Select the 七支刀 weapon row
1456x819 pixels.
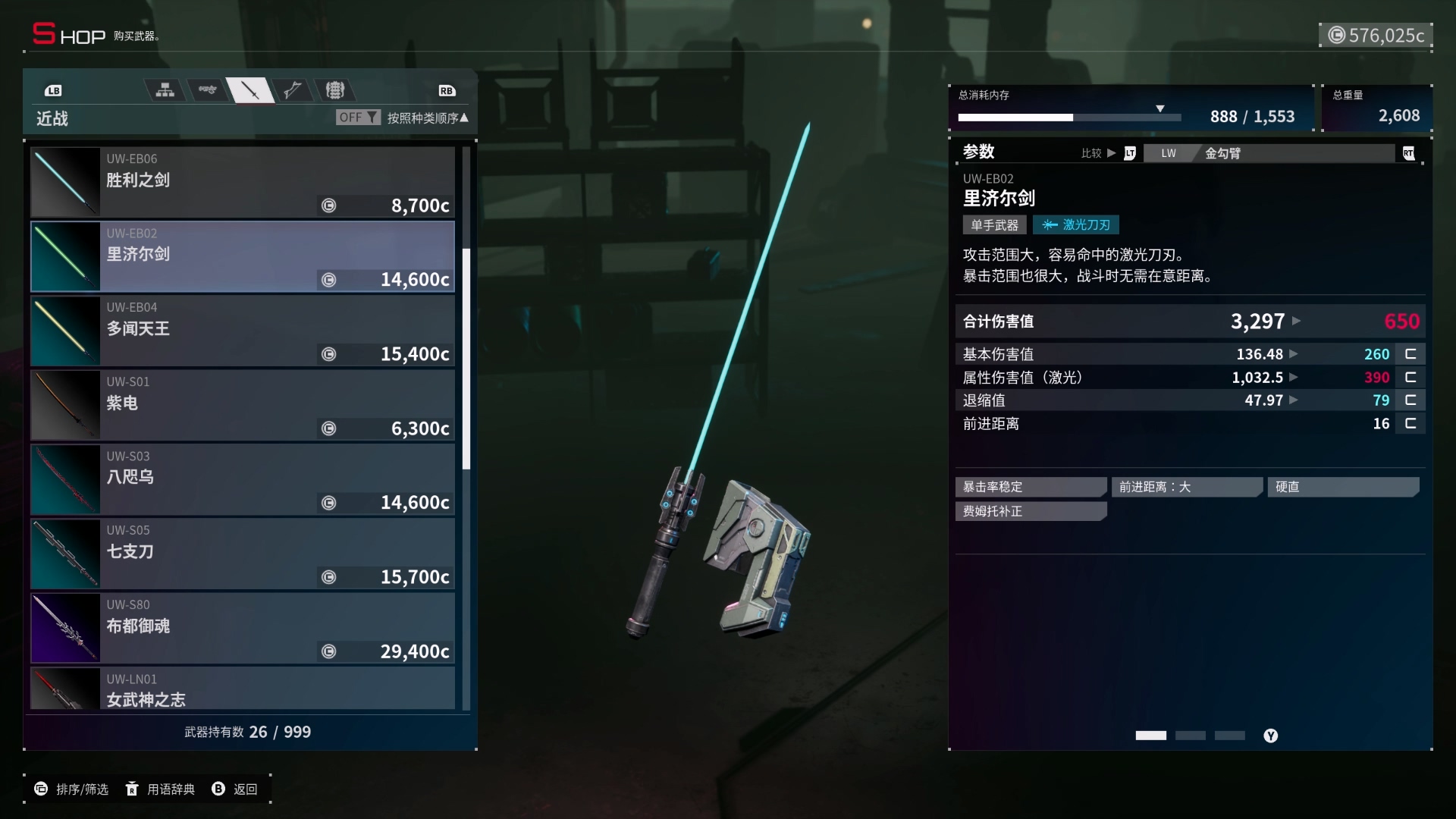point(243,554)
